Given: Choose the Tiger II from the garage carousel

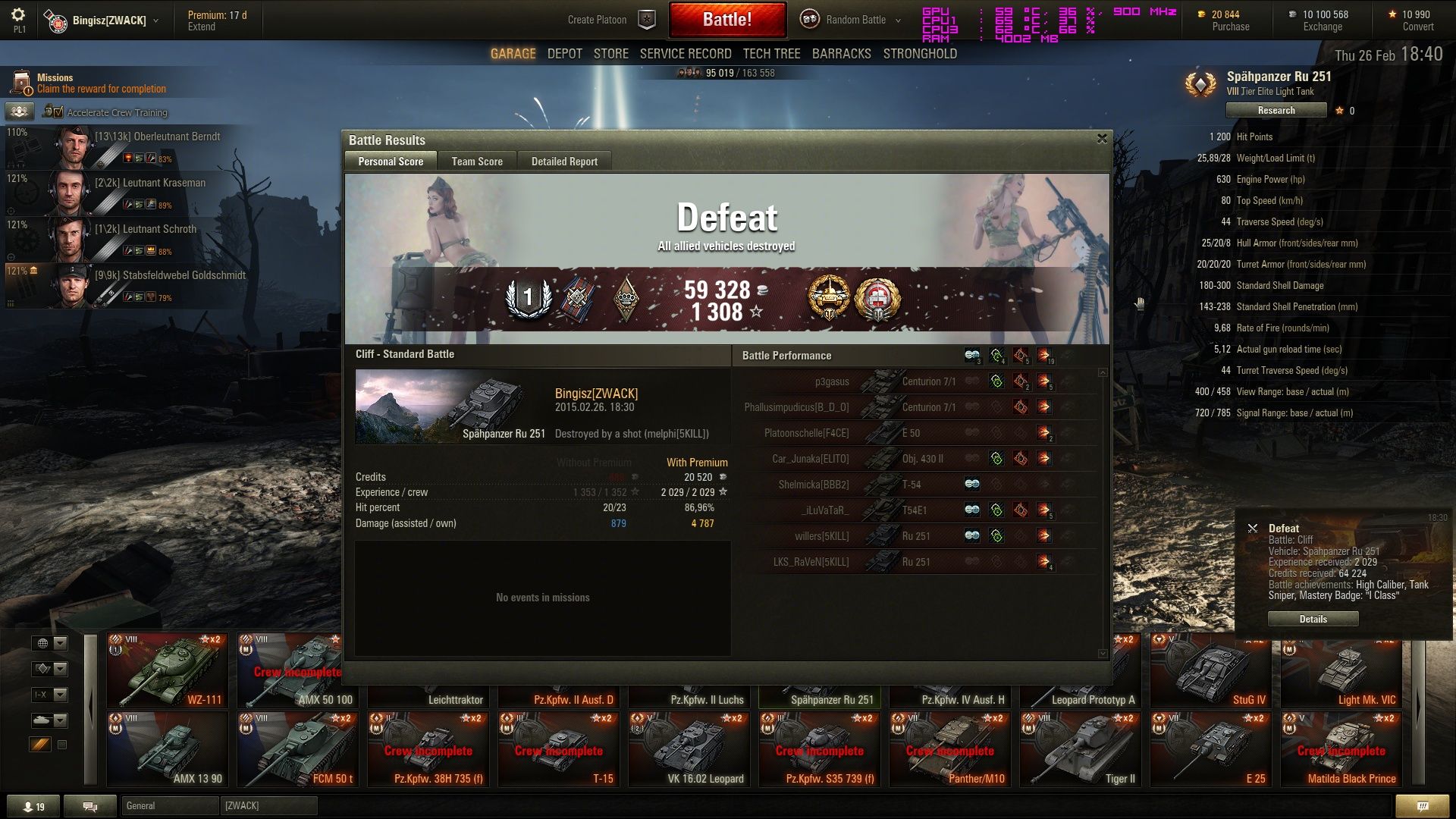Looking at the screenshot, I should (1080, 749).
